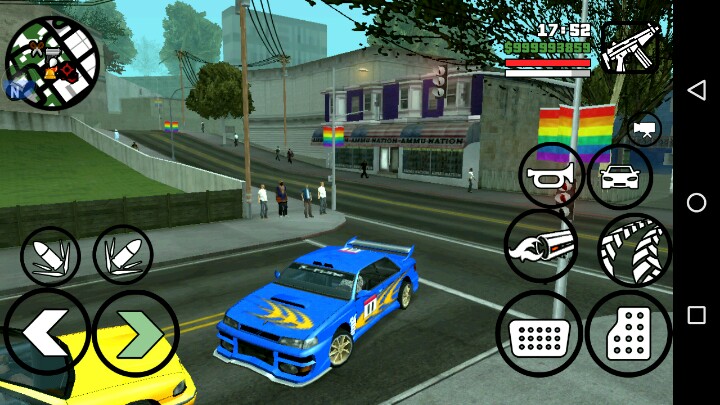Hit the wide brake pedal
The width and height of the screenshot is (720, 405).
tap(539, 333)
